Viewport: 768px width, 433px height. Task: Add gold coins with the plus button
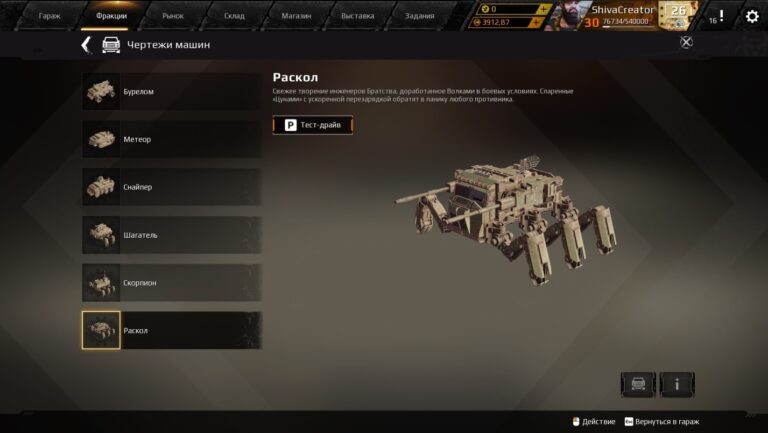coord(543,9)
